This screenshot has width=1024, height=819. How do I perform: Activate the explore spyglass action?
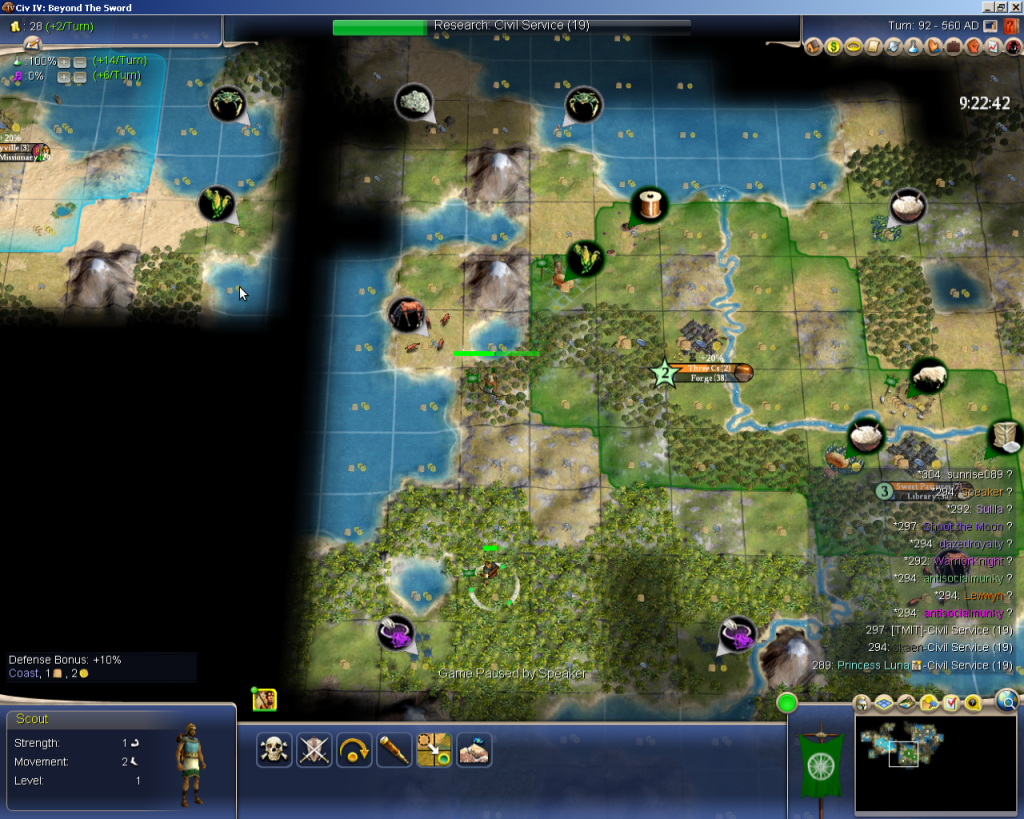pyautogui.click(x=394, y=750)
